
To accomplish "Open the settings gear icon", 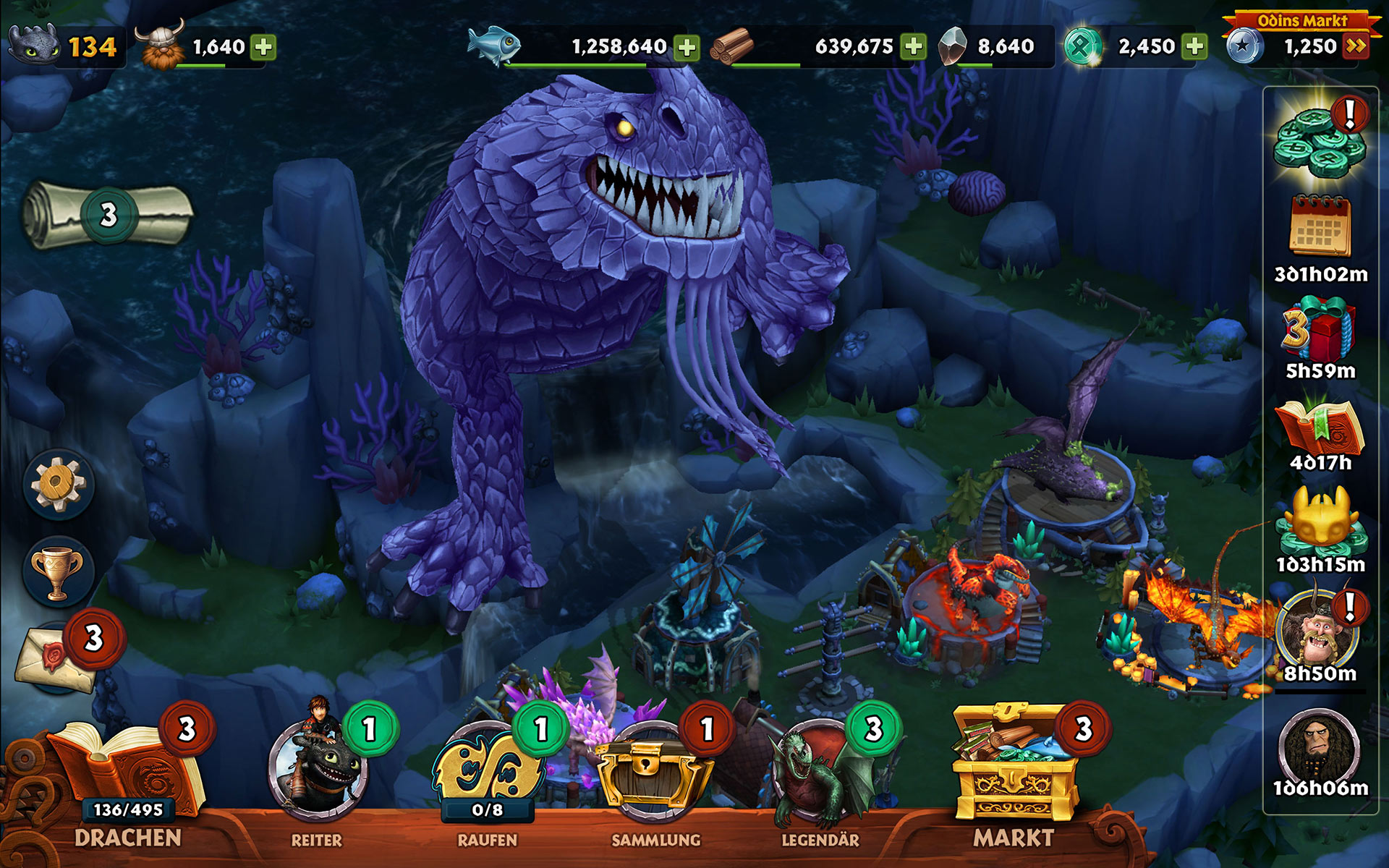I will pyautogui.click(x=59, y=485).
